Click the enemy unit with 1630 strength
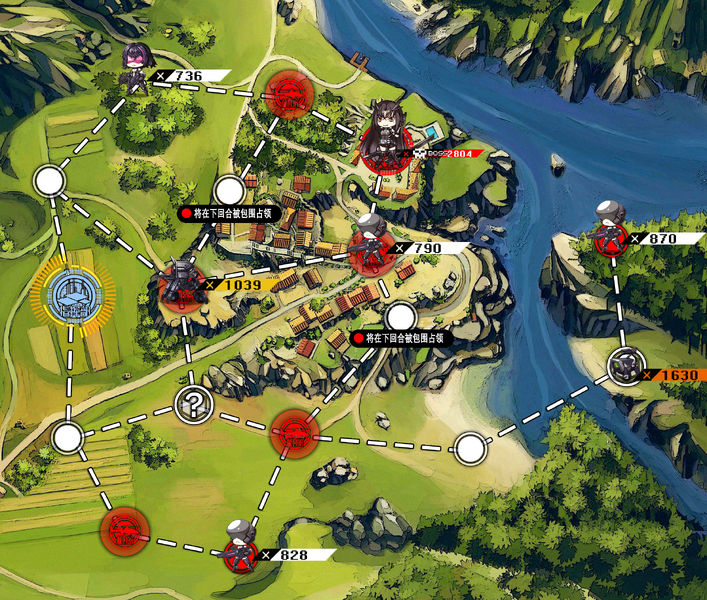The image size is (707, 600). point(627,367)
